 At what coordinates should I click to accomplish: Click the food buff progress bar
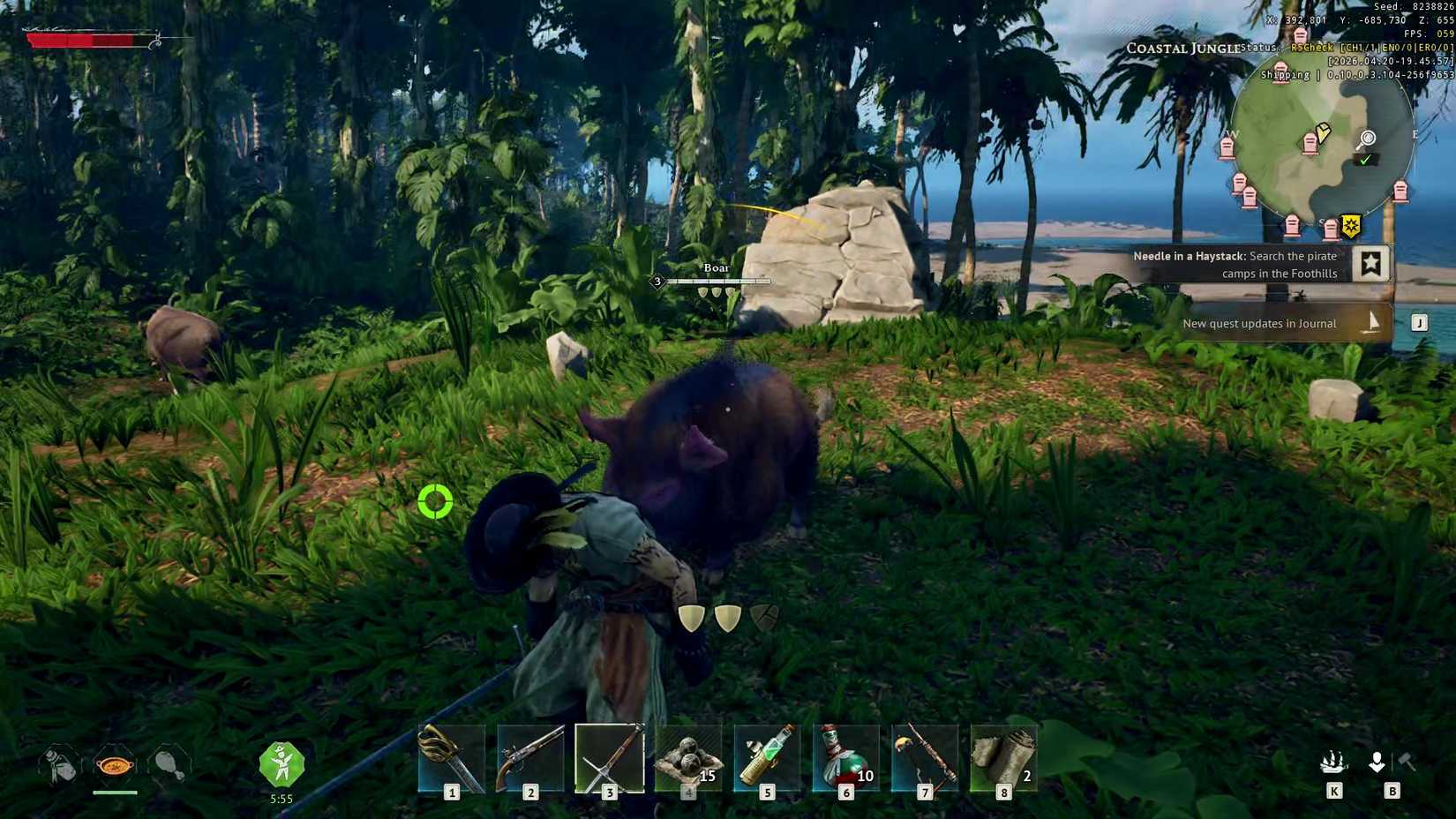(x=115, y=793)
